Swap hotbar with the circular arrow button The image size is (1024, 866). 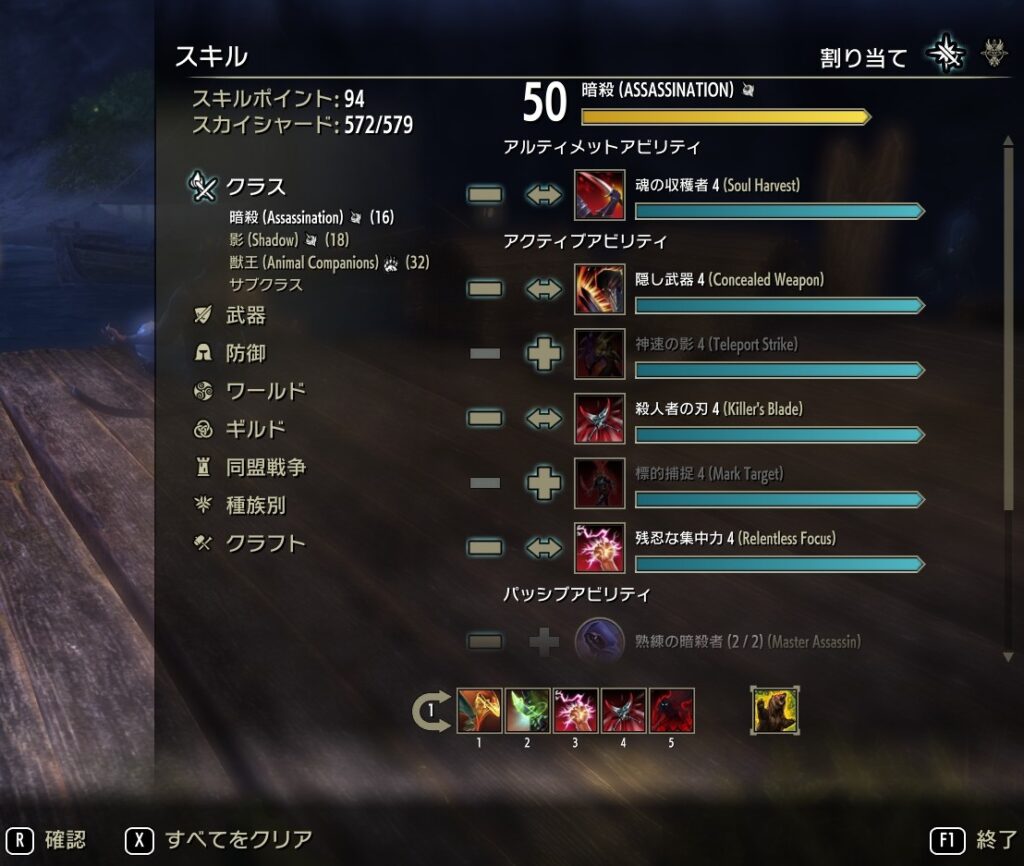430,711
